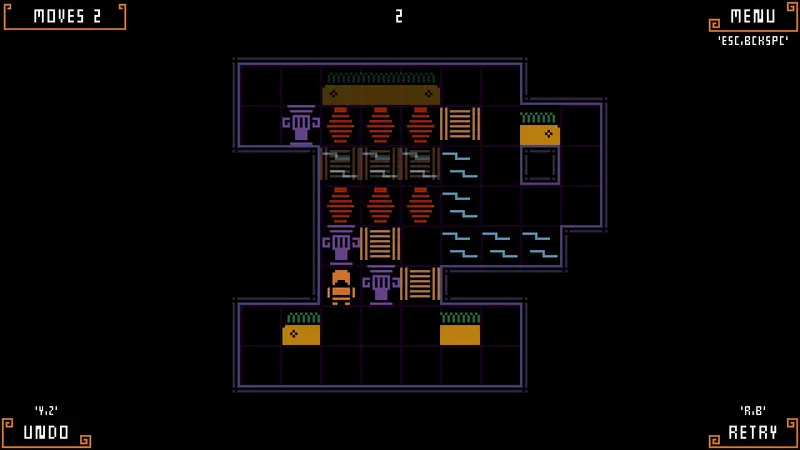This screenshot has width=800, height=450.
Task: Undo the last move
Action: (x=47, y=432)
